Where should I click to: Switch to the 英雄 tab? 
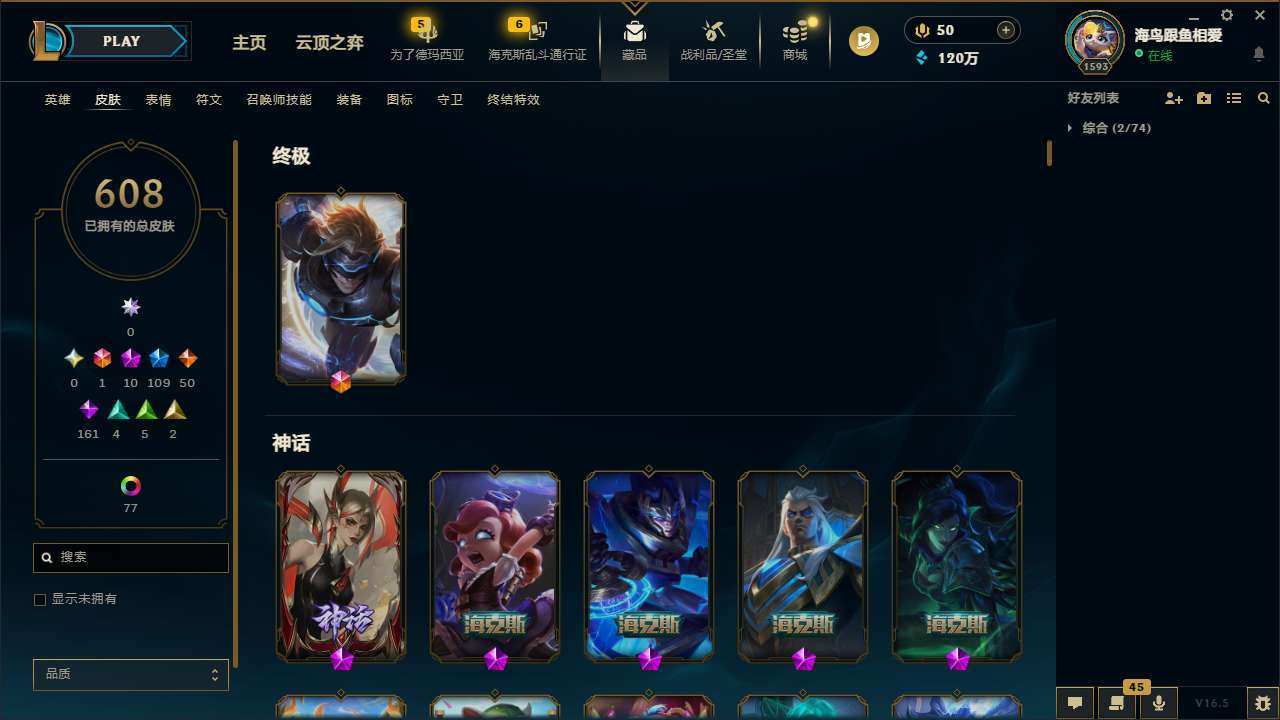click(57, 100)
